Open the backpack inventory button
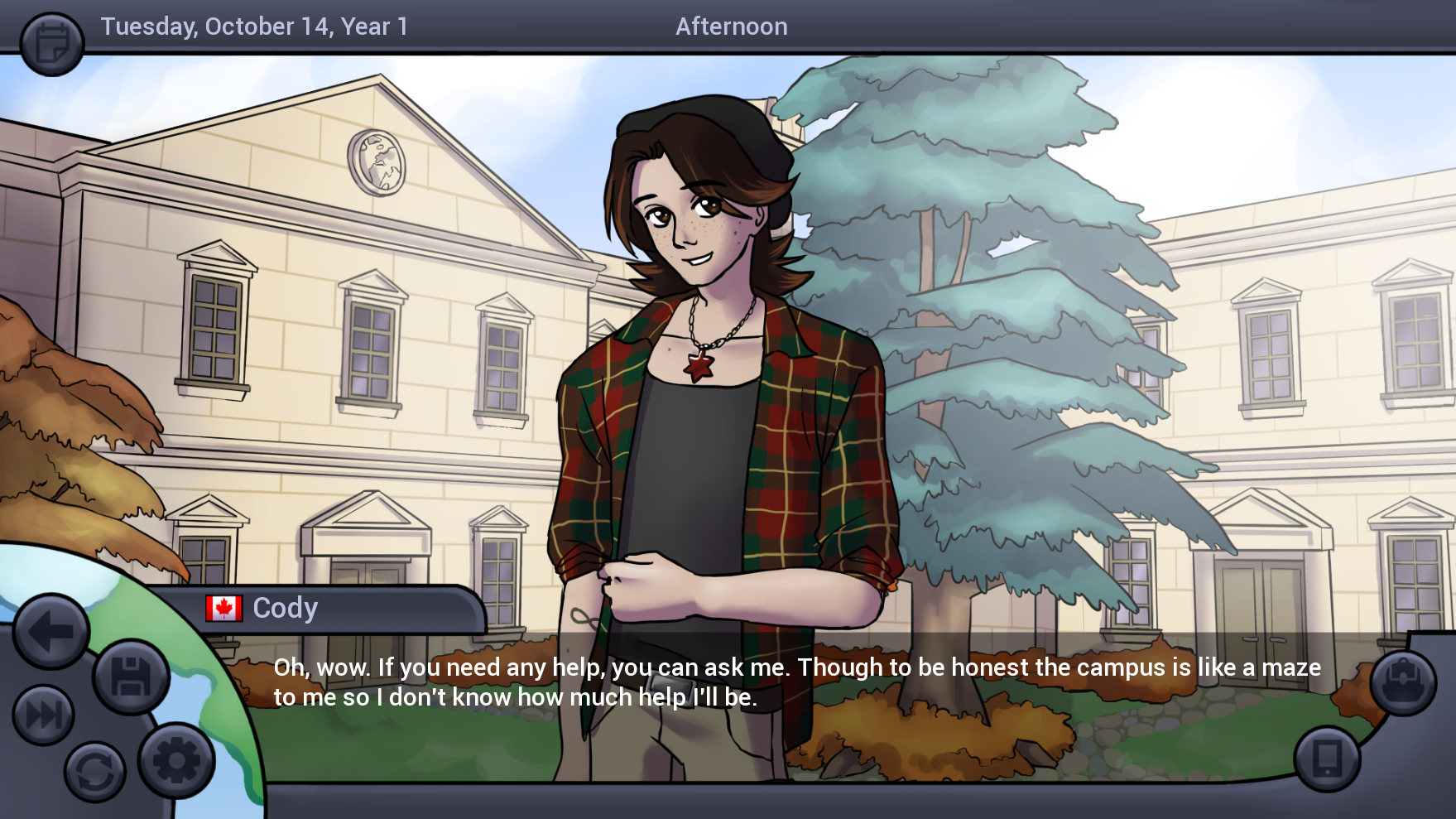Screen dimensions: 1456x819 (1403, 682)
